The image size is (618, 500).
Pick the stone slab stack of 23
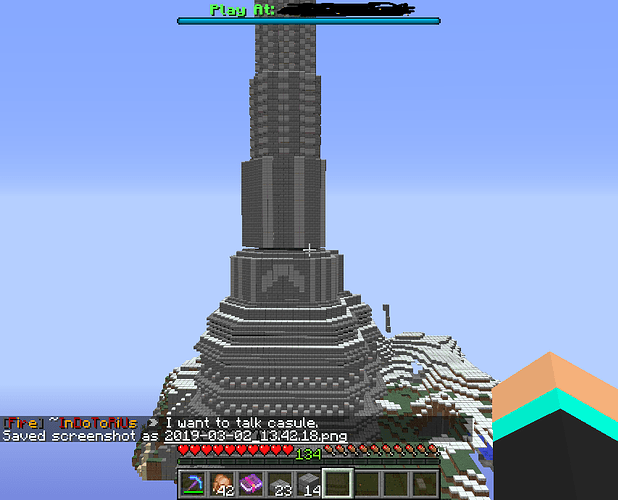(279, 484)
